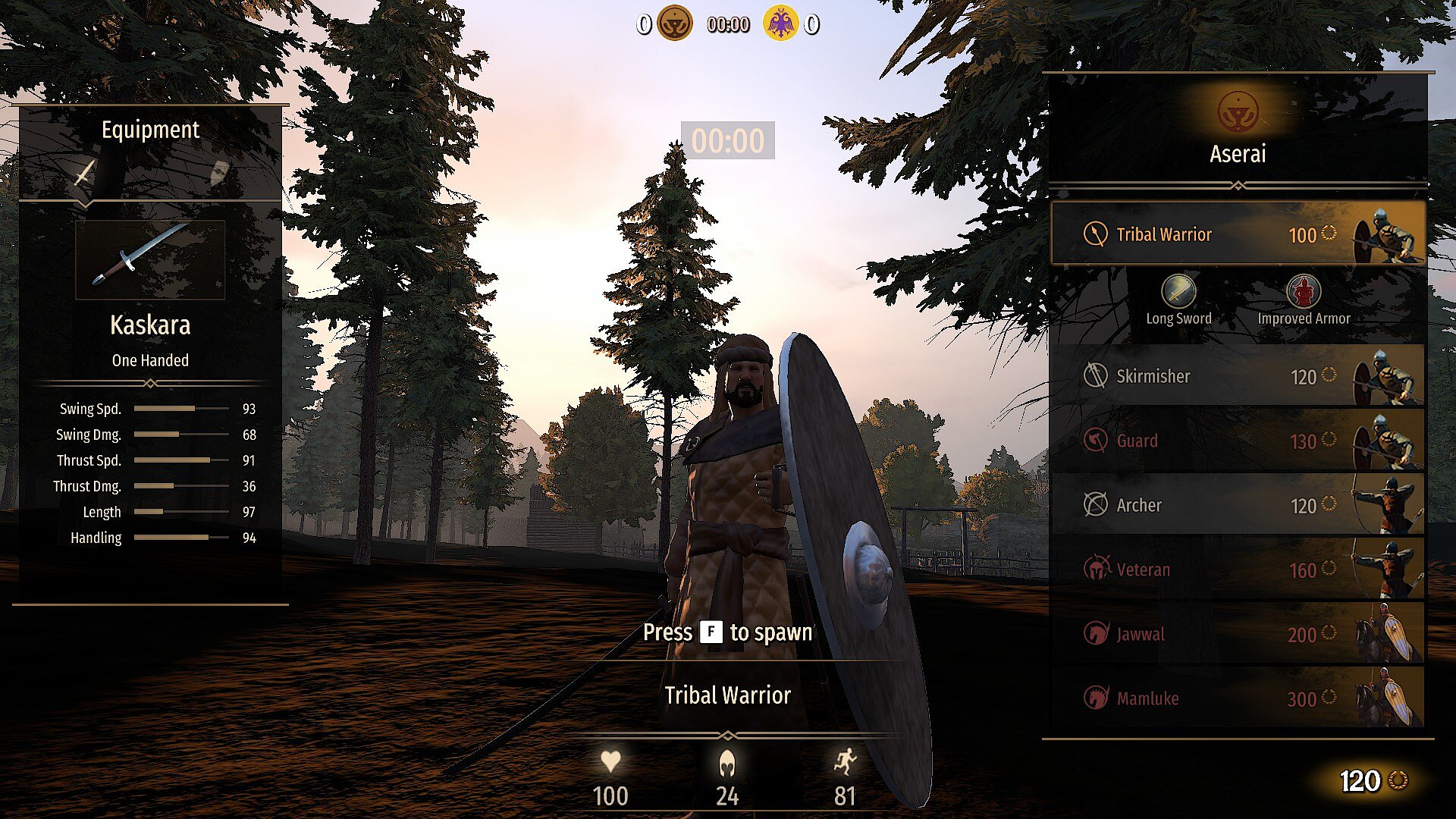Select the Kaskara sword thumbnail in Equipment
The width and height of the screenshot is (1456, 819).
click(x=149, y=260)
